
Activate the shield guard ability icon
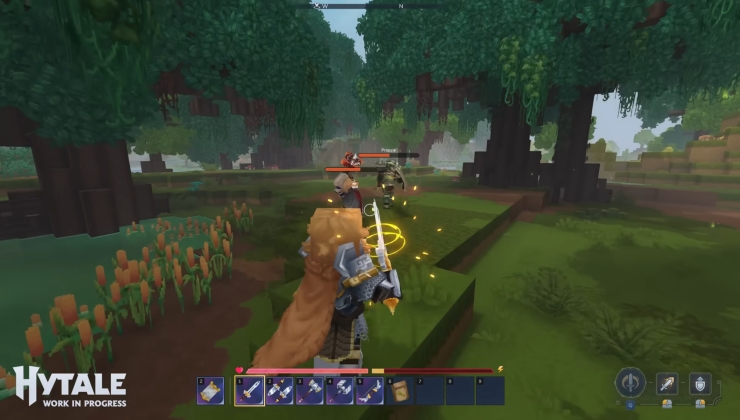pyautogui.click(x=700, y=383)
